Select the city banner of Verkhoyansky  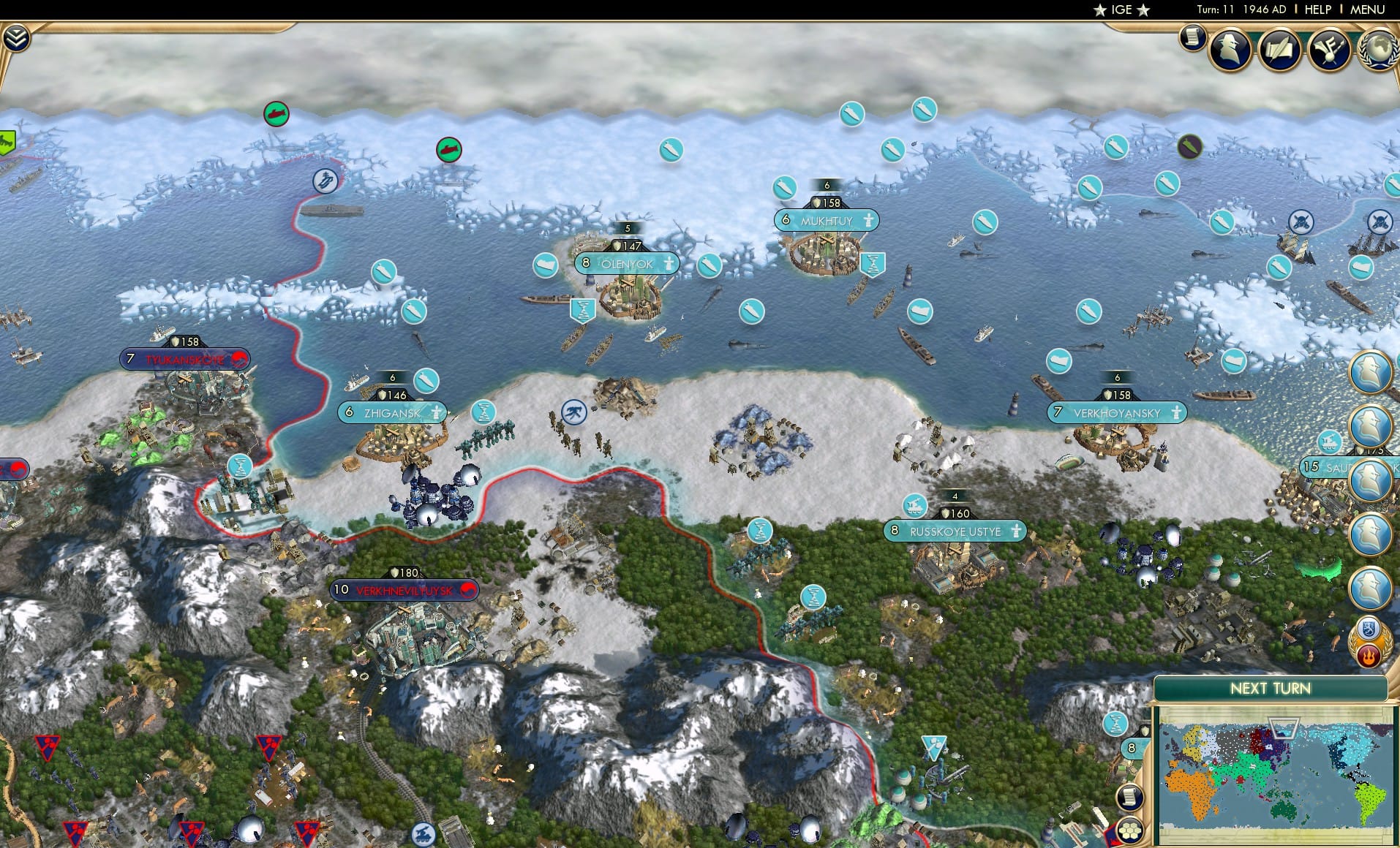pos(1117,413)
